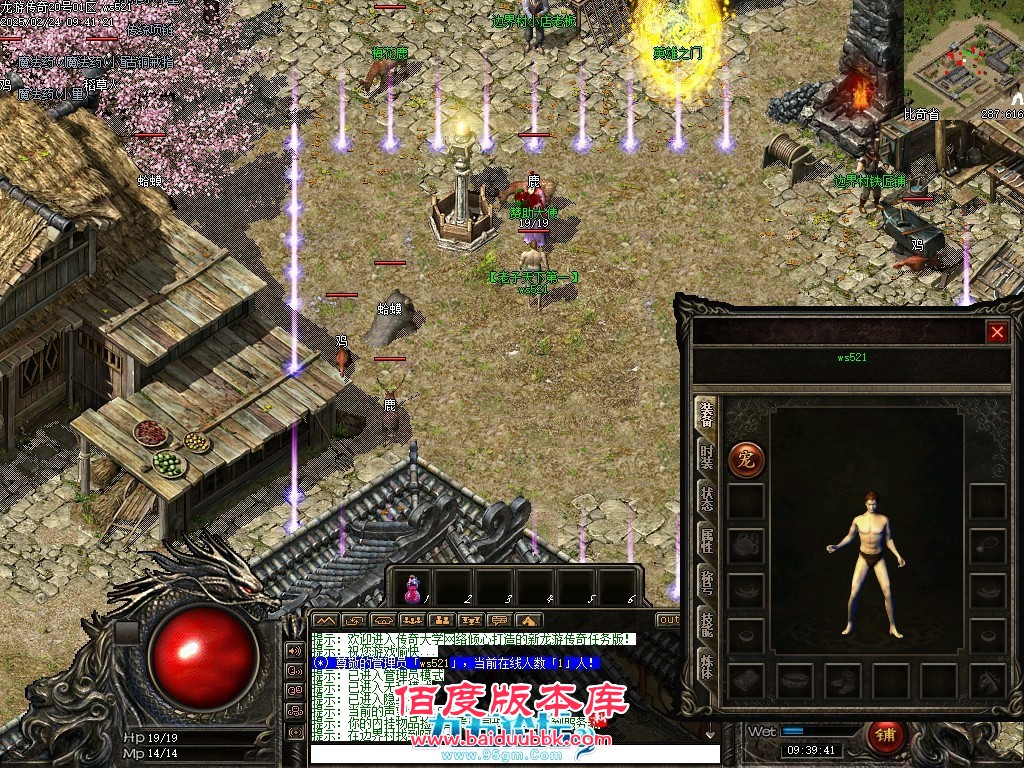Close the ws521 character panel
1024x768 pixels.
click(x=997, y=333)
